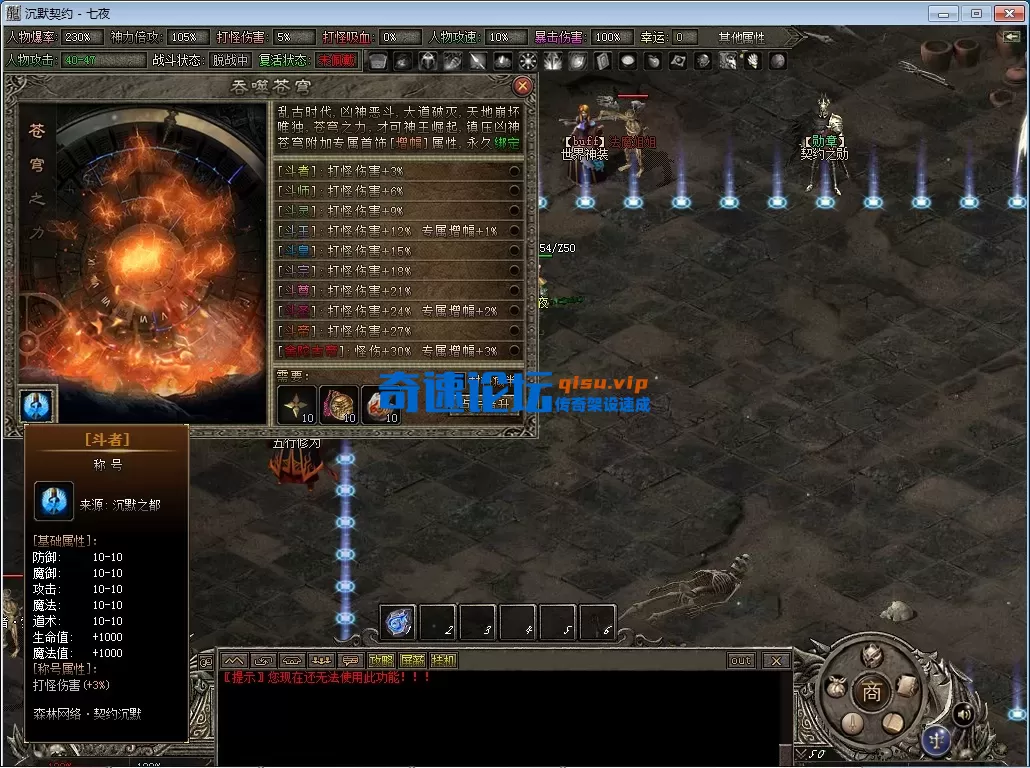
Task: Pick the 斗尊 +21% damage row
Action: coord(398,291)
